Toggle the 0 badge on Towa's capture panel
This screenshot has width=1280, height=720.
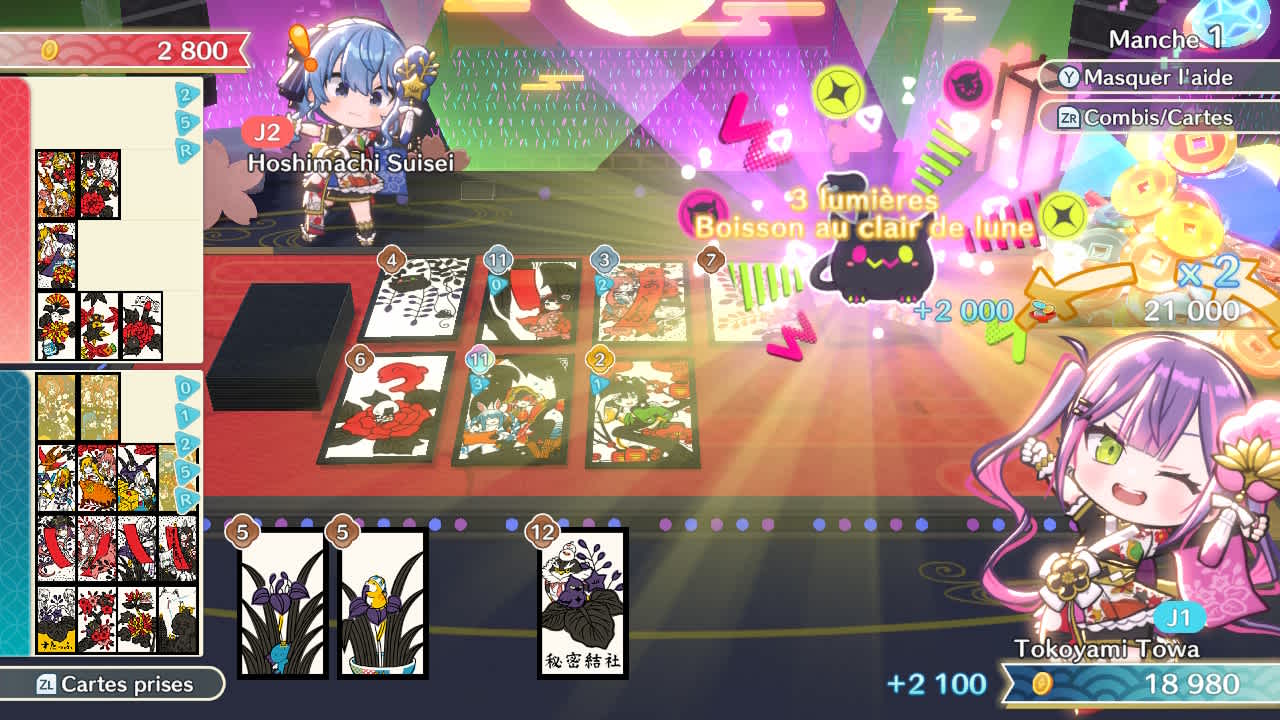tap(186, 388)
